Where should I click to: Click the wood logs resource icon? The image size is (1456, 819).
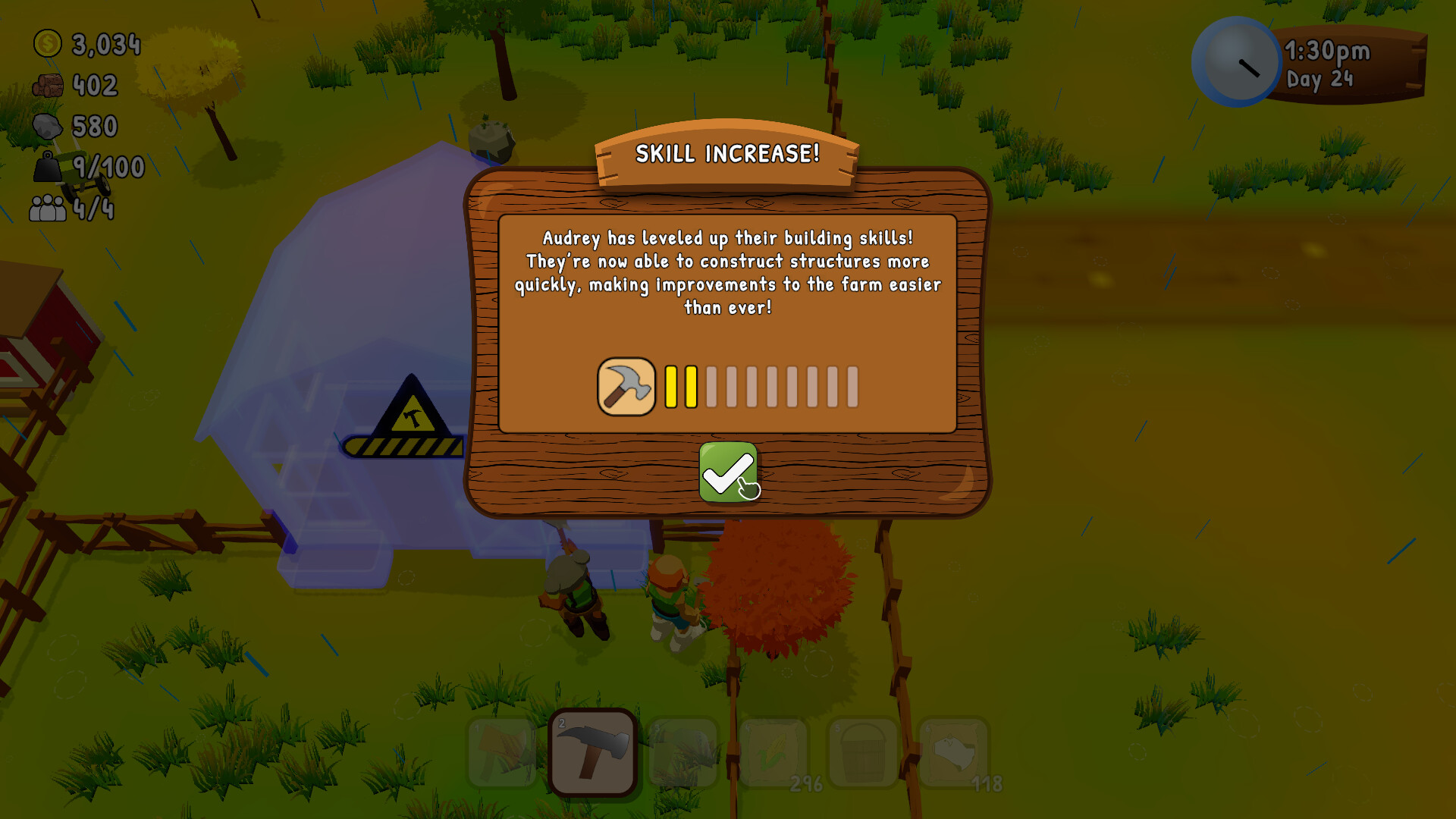(48, 85)
